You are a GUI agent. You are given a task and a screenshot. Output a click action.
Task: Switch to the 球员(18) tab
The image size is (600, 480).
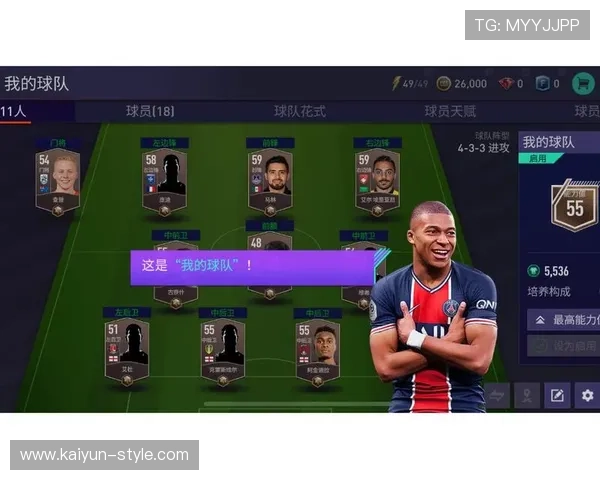tap(150, 111)
